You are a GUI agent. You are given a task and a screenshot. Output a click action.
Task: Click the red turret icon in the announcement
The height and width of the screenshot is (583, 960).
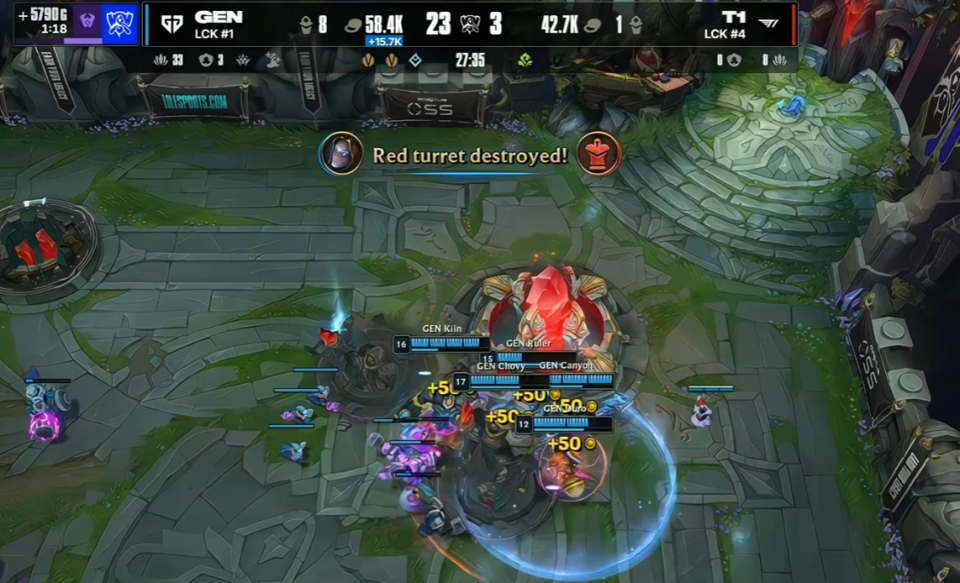[599, 154]
